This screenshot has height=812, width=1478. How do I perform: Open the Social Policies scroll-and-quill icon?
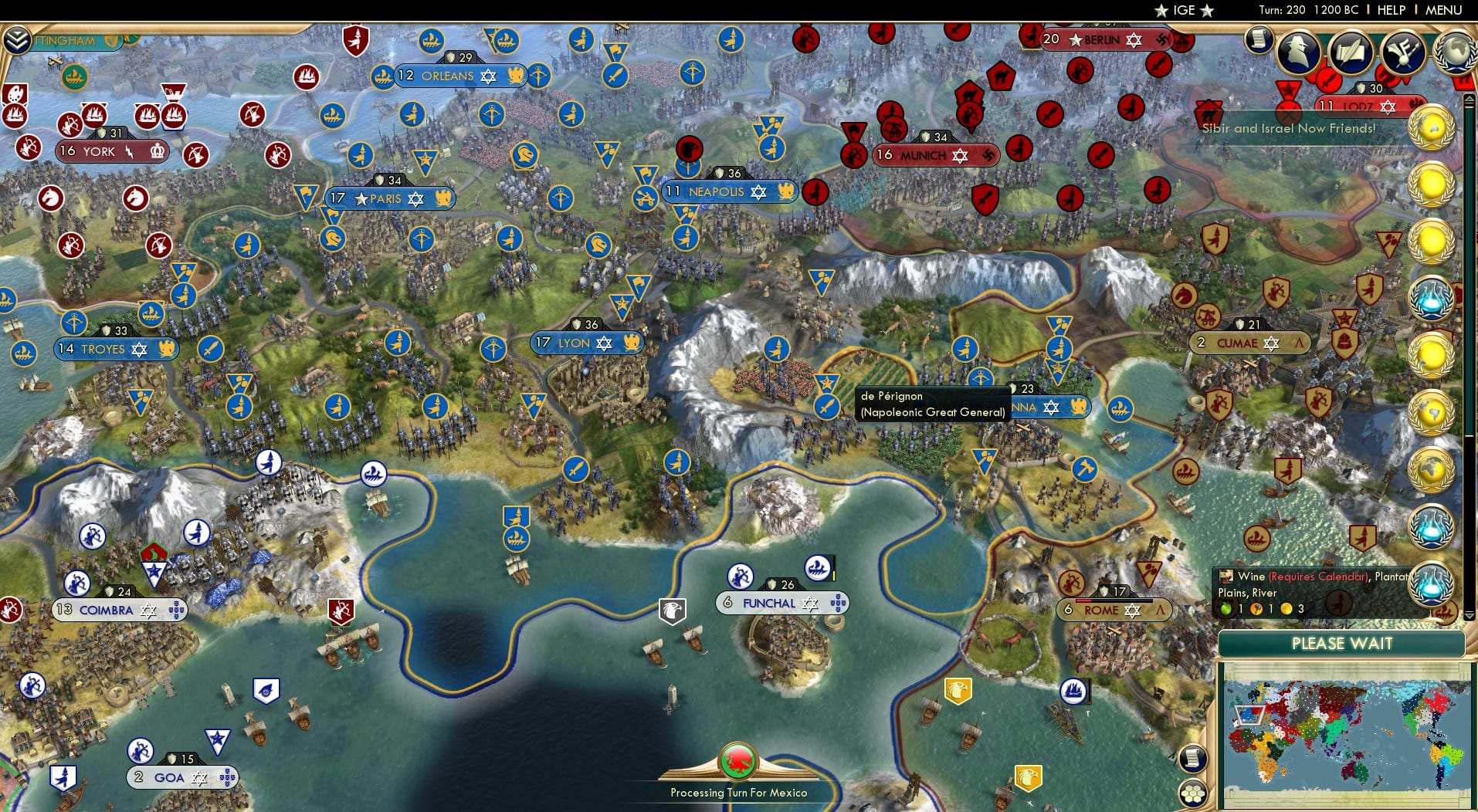1351,52
